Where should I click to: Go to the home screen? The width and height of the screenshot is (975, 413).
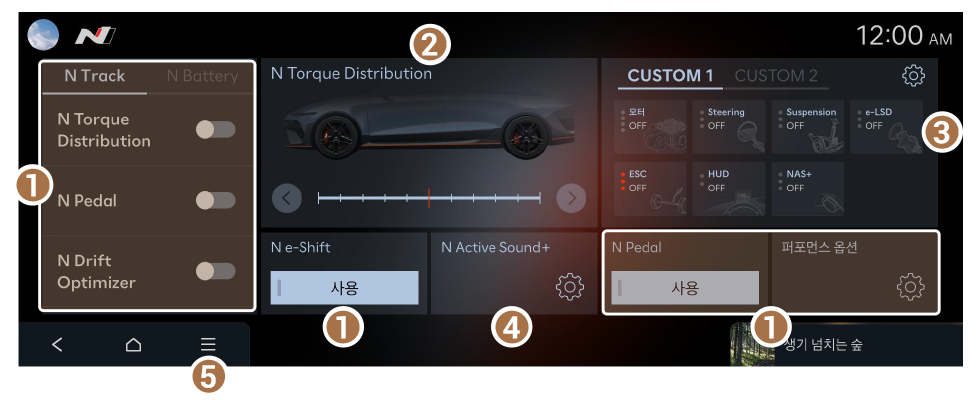[x=133, y=345]
